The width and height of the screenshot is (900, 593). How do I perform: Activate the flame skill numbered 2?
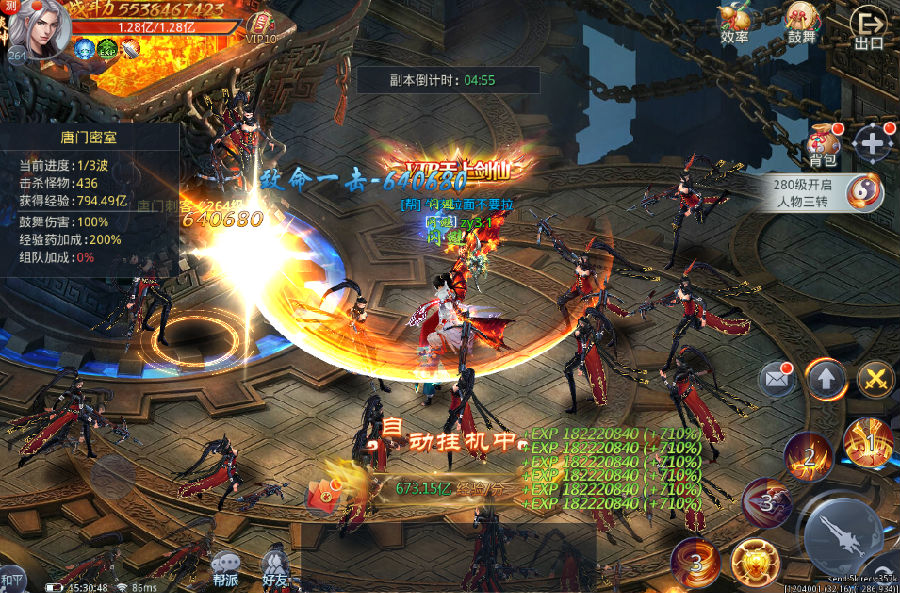806,457
